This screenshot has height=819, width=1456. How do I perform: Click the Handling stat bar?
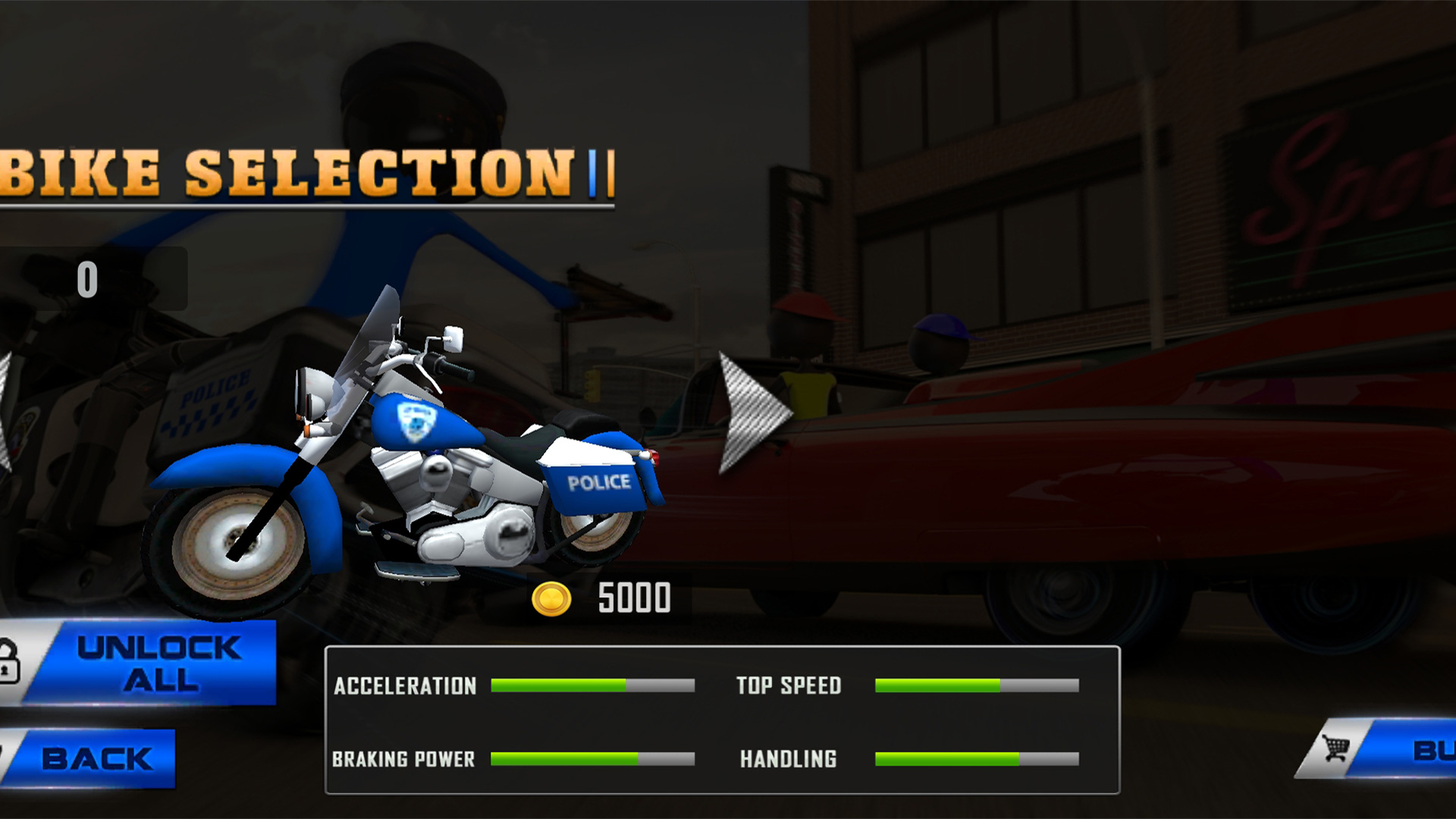point(978,758)
